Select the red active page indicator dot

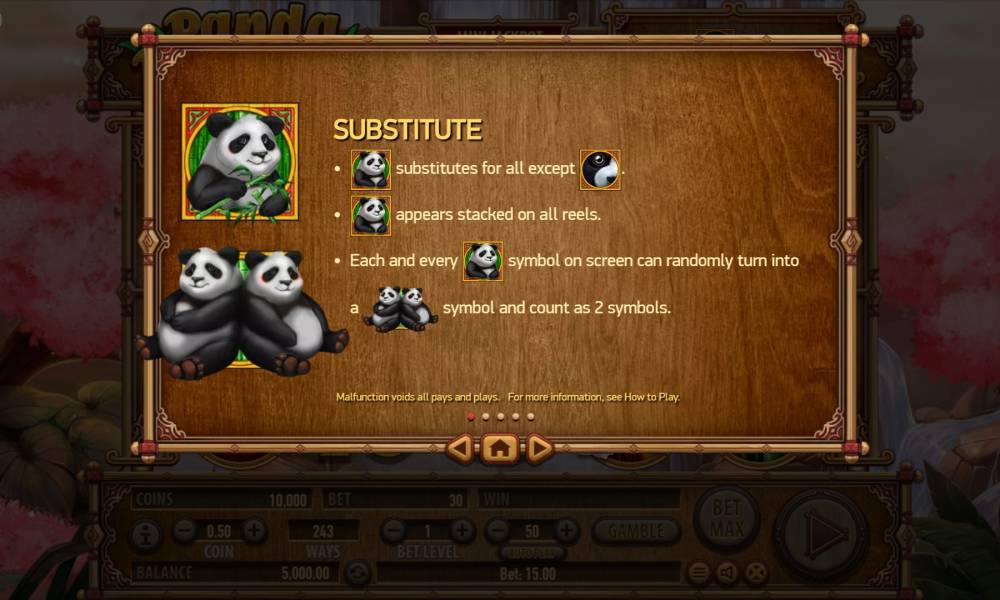471,416
